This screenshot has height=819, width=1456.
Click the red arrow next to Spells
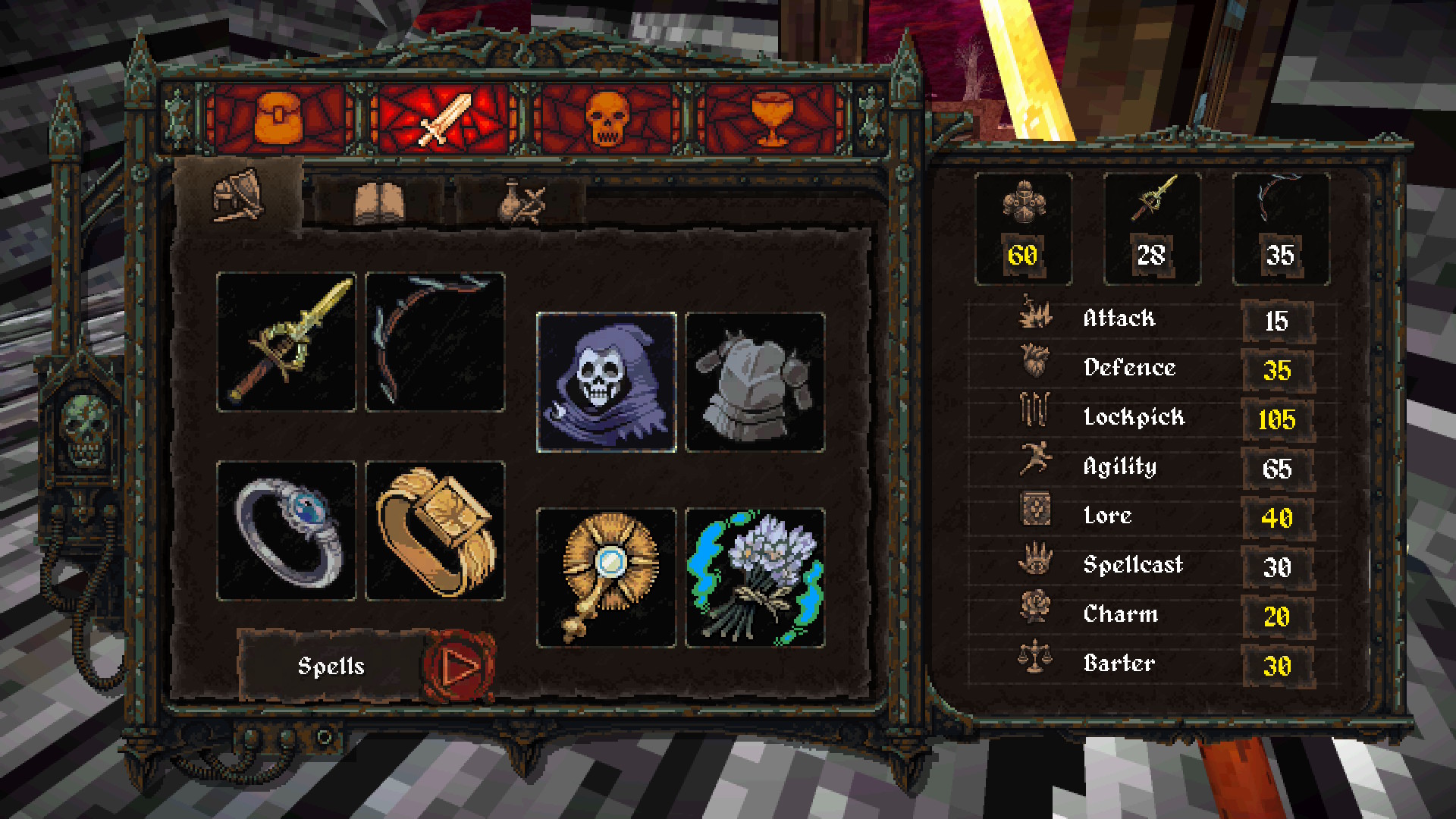[x=459, y=667]
